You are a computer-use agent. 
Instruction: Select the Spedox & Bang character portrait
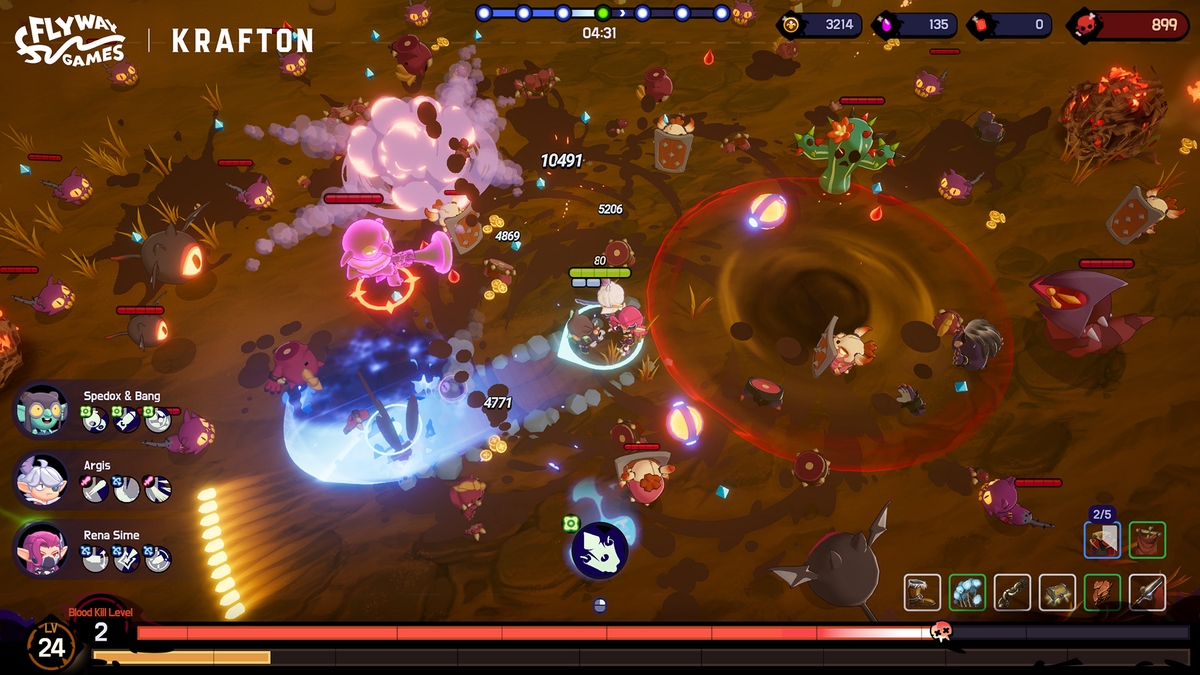(x=42, y=411)
